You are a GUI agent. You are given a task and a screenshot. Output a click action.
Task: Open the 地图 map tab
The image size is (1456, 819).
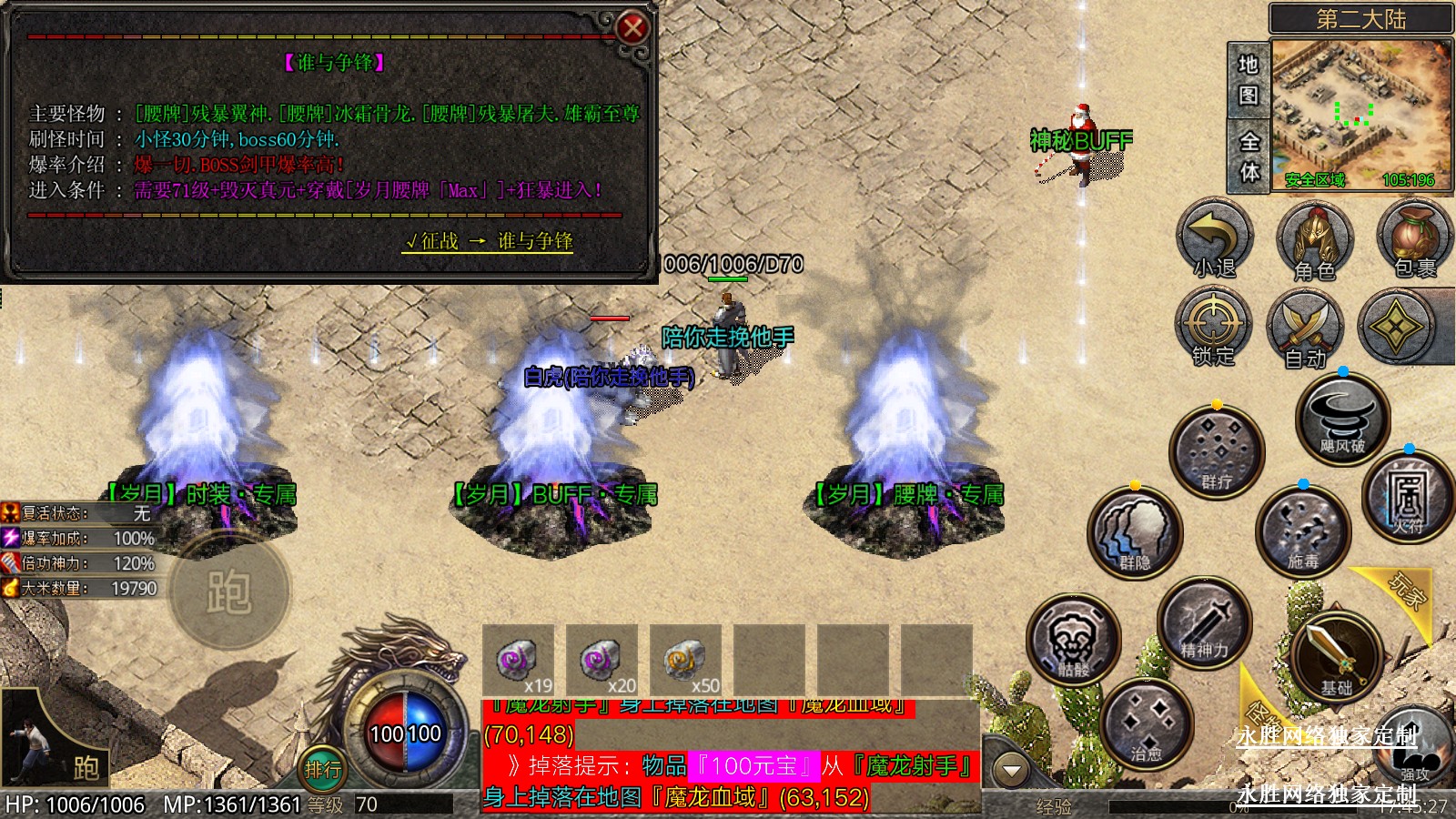1249,80
